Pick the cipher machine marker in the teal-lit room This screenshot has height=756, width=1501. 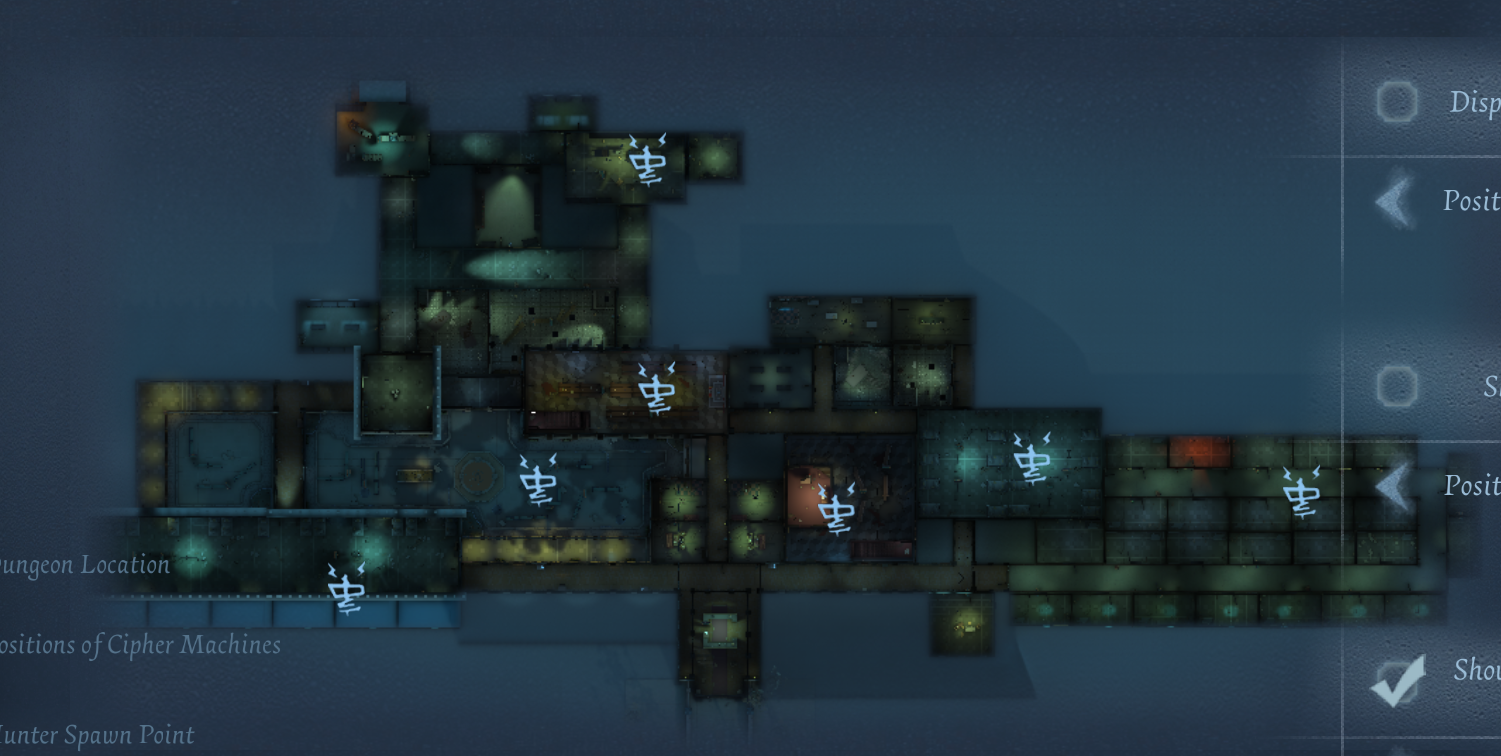point(1031,459)
